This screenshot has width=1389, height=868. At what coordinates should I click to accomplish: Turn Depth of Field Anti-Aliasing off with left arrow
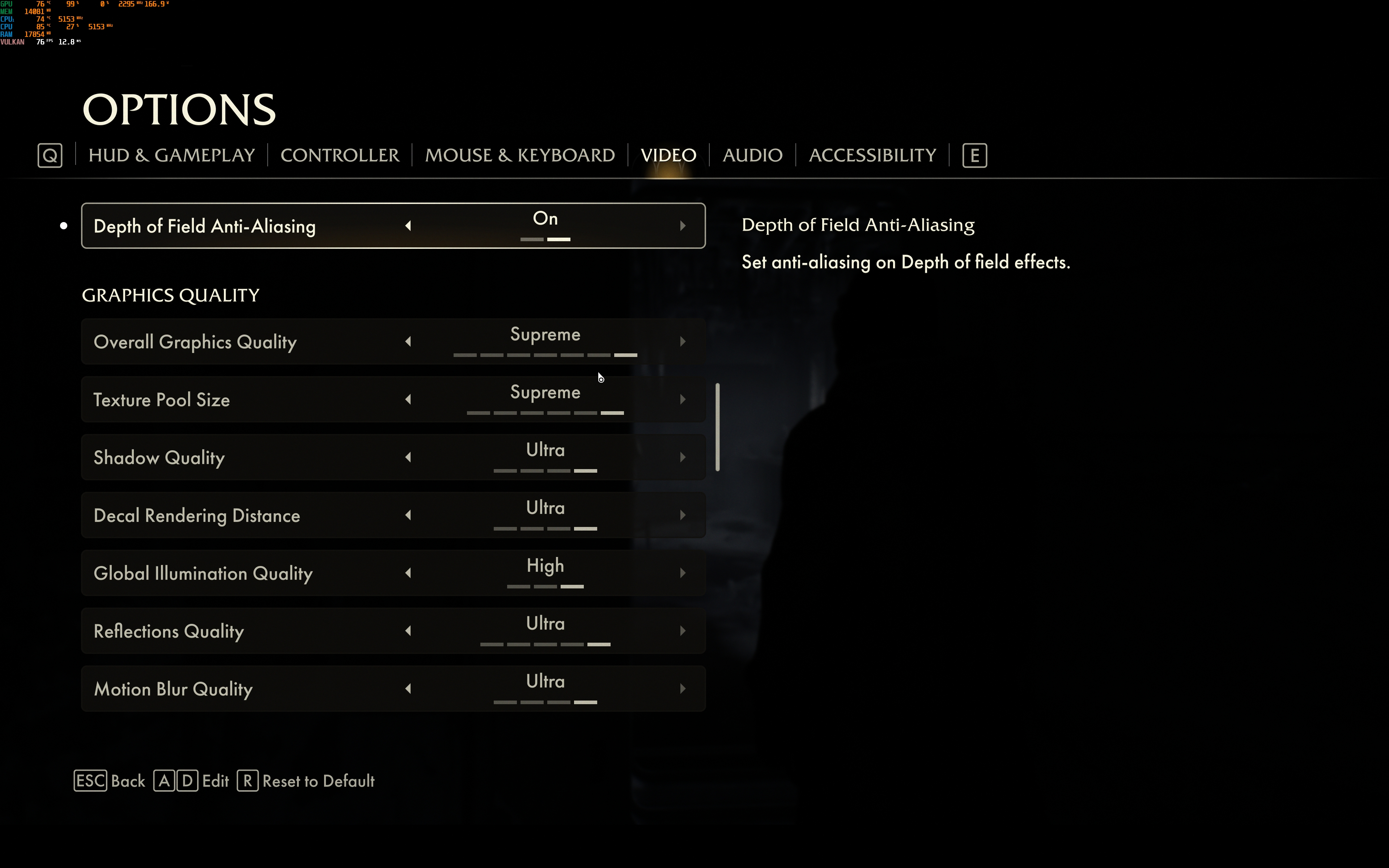(408, 226)
